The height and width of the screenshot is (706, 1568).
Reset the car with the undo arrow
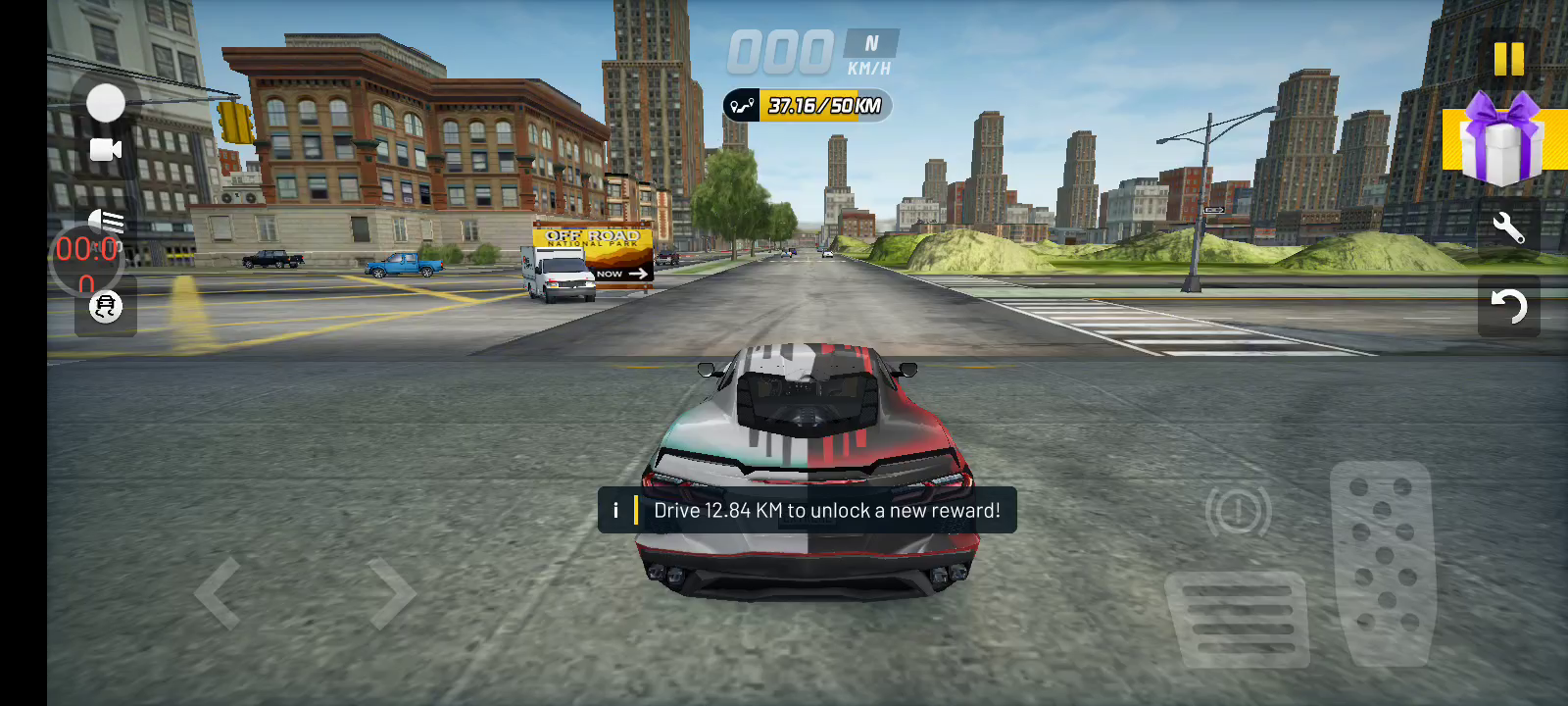pos(1508,307)
